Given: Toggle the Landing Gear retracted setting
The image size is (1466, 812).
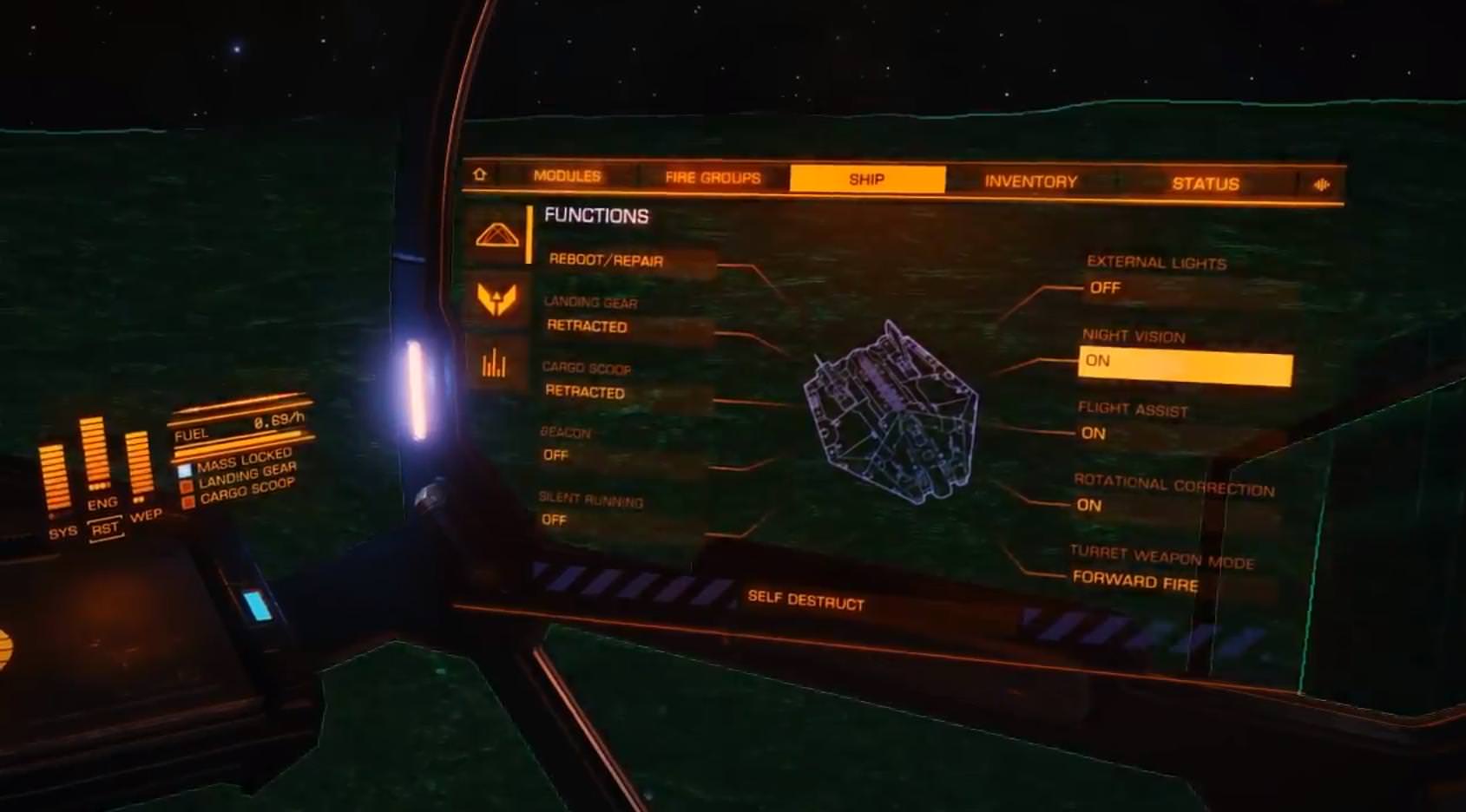Looking at the screenshot, I should (588, 326).
